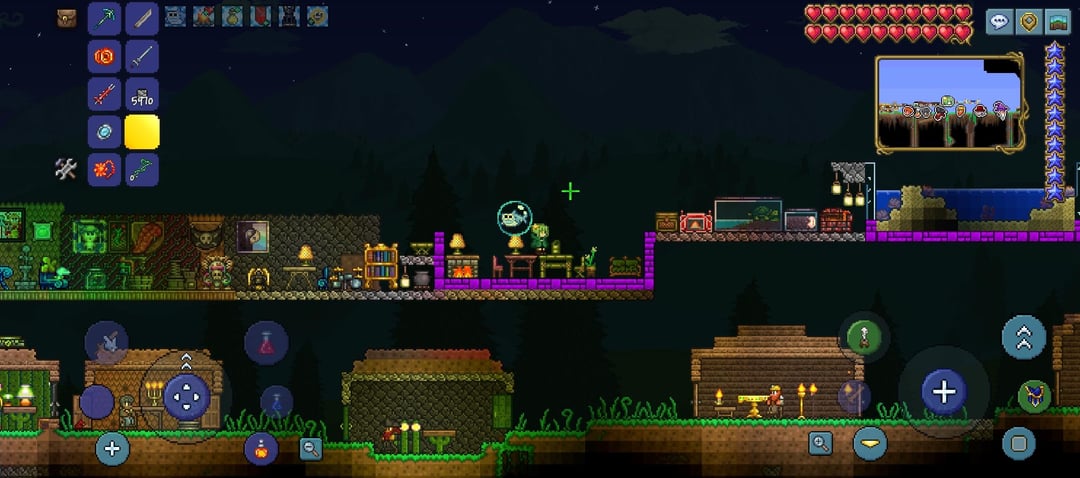Select the thin silver sword slot

click(x=142, y=55)
